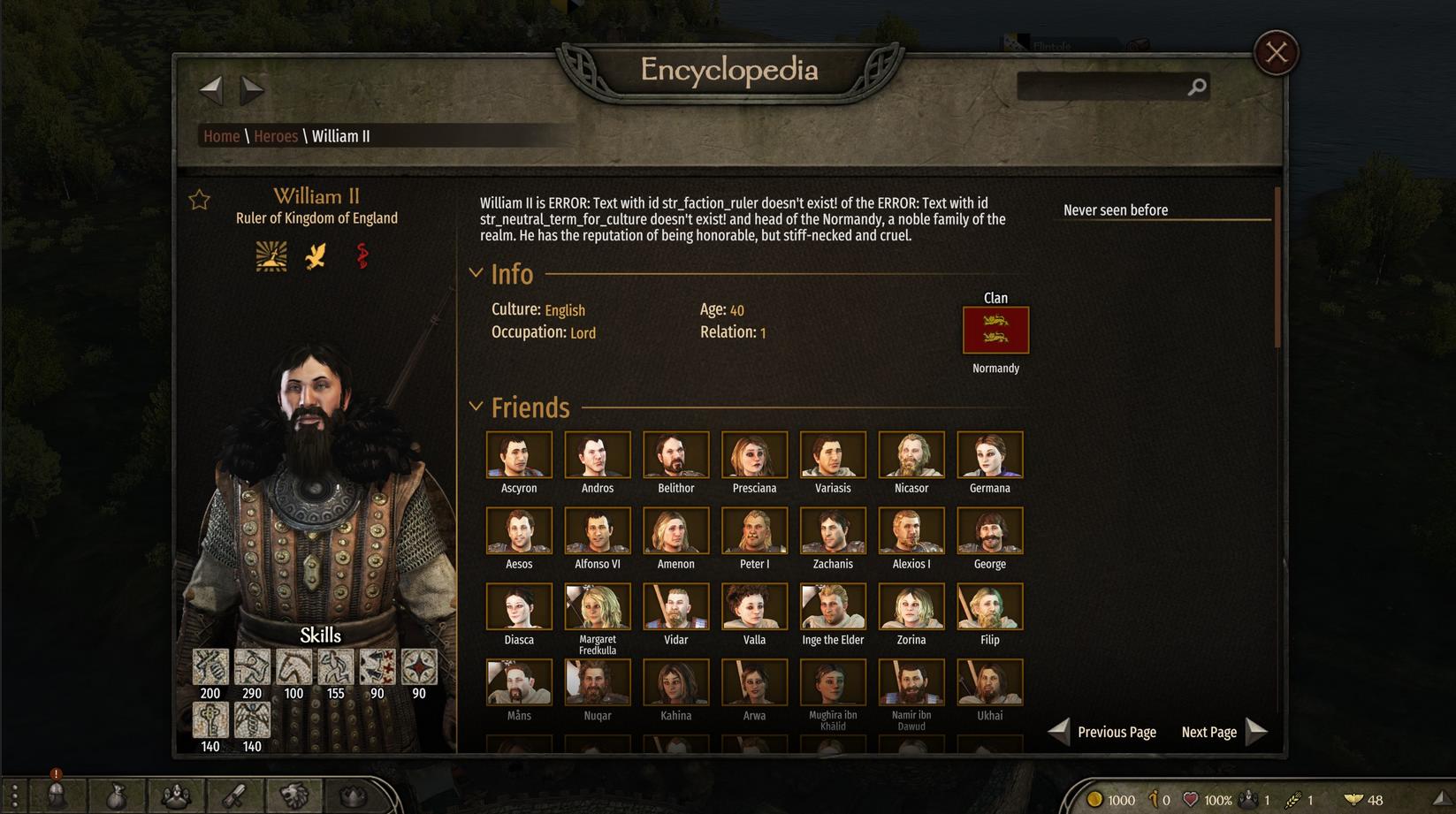The height and width of the screenshot is (814, 1456).
Task: Choose the Germana friend portrait
Action: (989, 454)
